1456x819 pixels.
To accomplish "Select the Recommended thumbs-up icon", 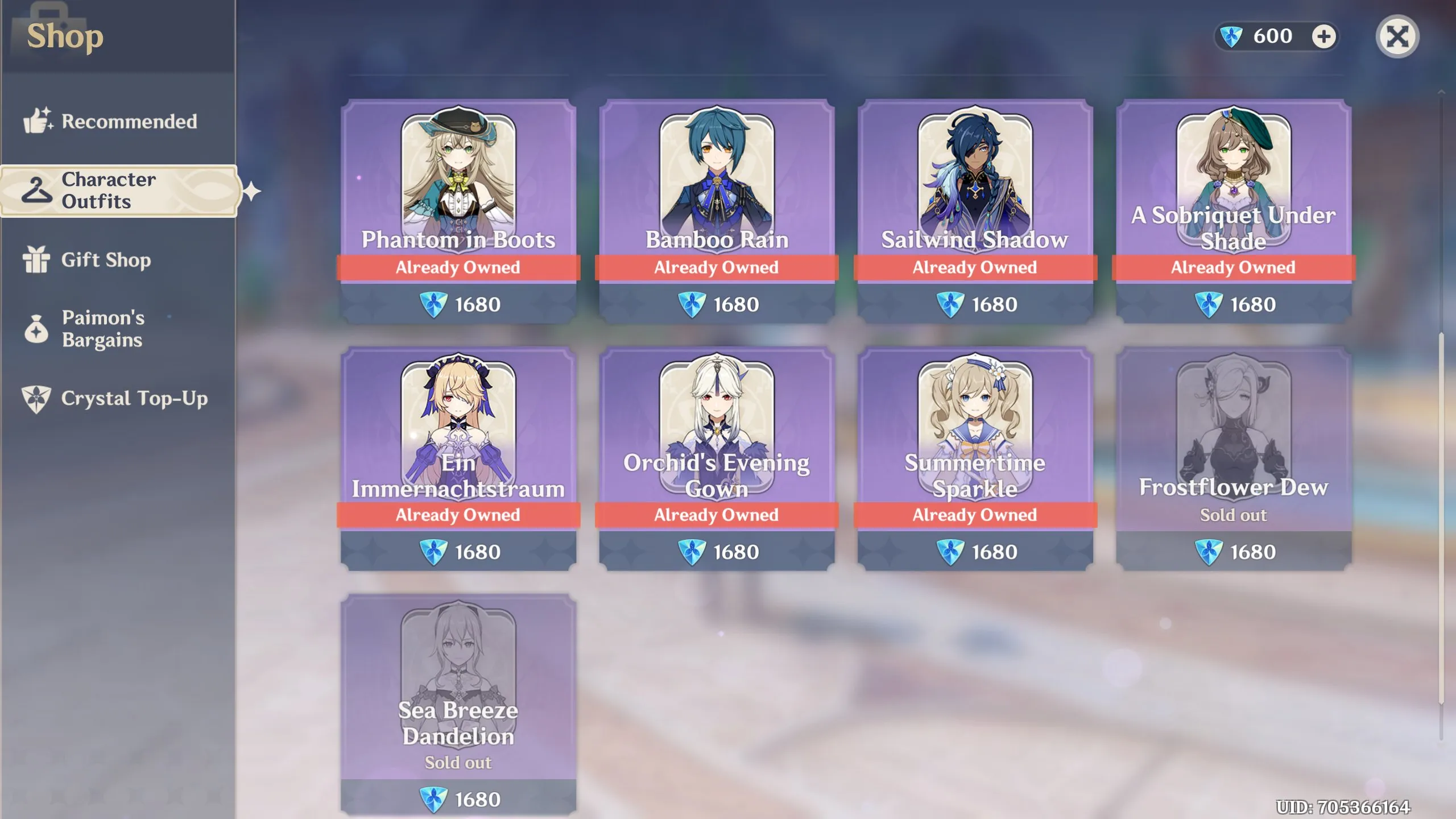I will (x=38, y=120).
